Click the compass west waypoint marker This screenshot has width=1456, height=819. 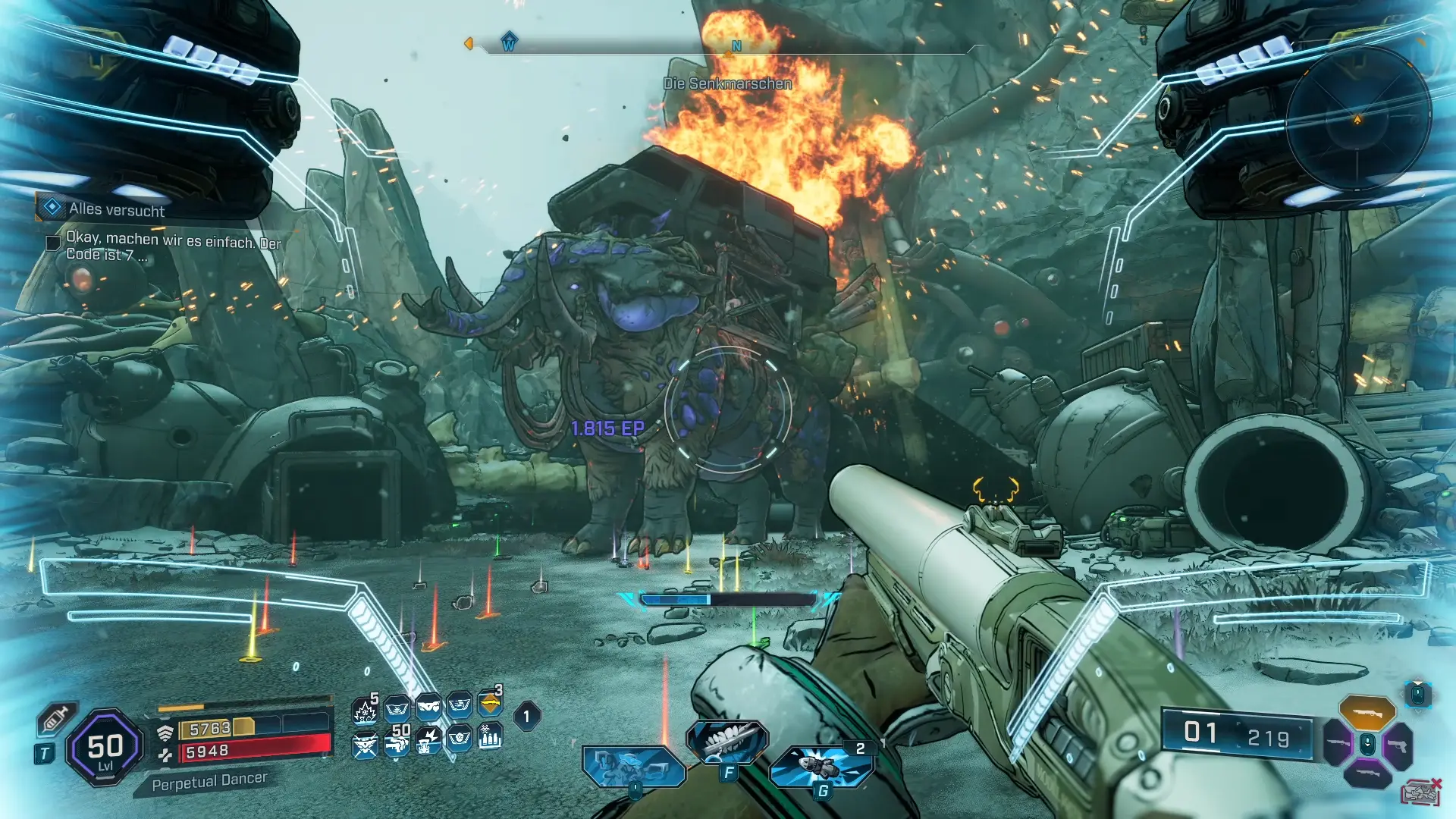point(509,42)
